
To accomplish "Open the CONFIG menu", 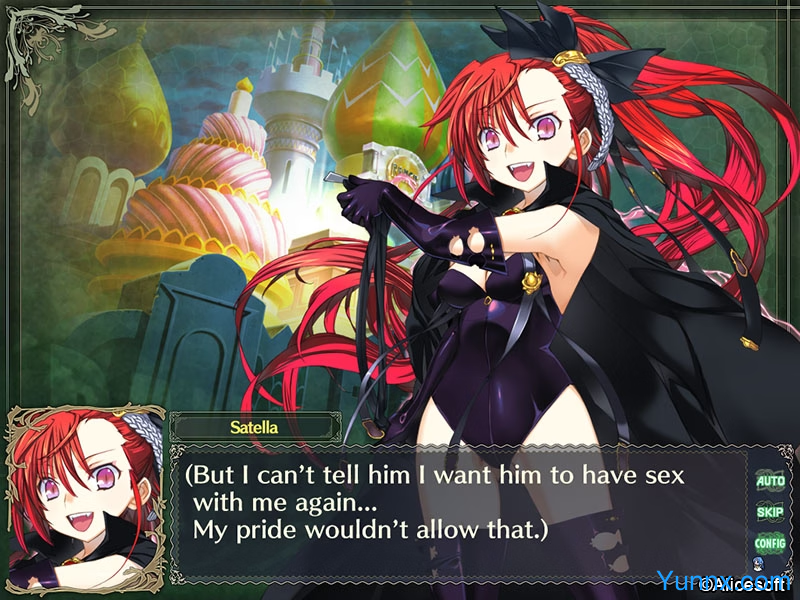I will pos(770,543).
